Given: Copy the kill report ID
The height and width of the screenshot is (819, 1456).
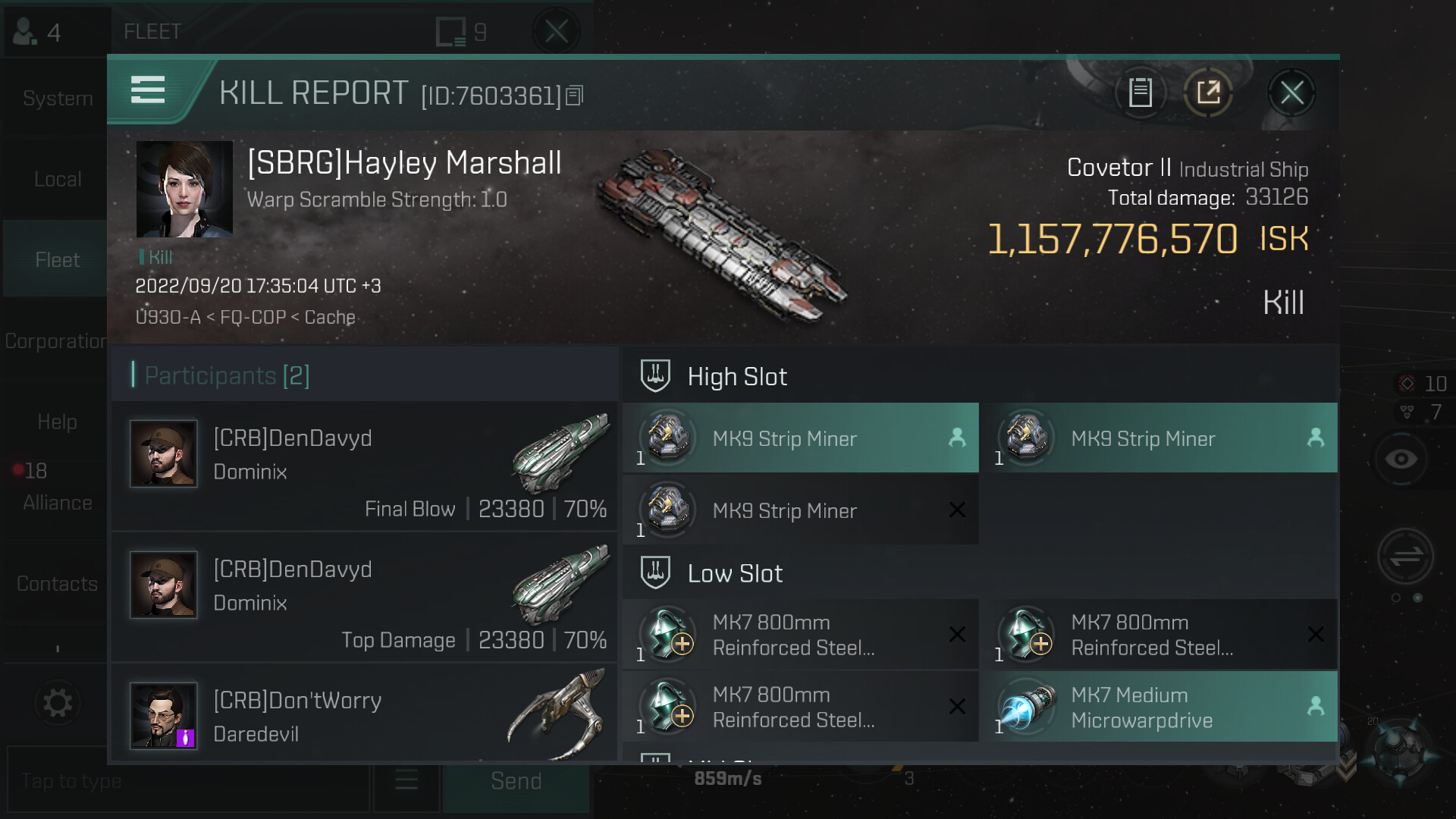Looking at the screenshot, I should (575, 96).
